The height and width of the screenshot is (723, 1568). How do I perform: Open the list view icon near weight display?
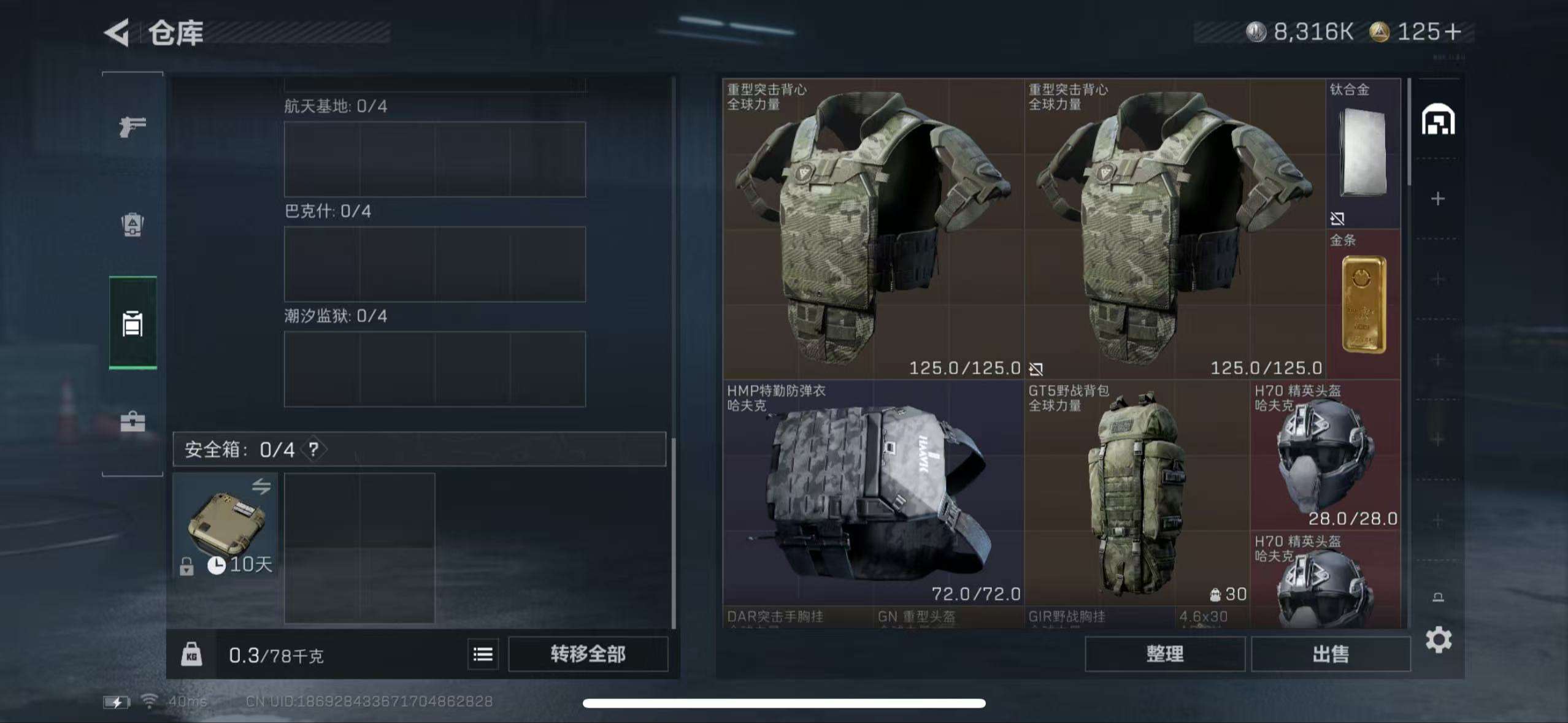pos(482,655)
